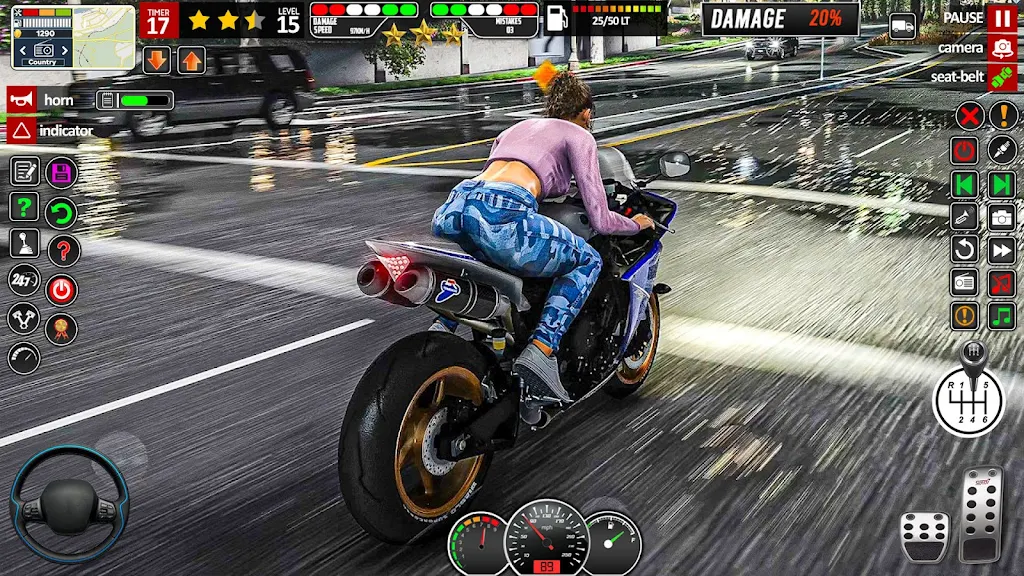Pause the game with the PAUSE button
Image resolution: width=1024 pixels, height=576 pixels.
click(1001, 18)
